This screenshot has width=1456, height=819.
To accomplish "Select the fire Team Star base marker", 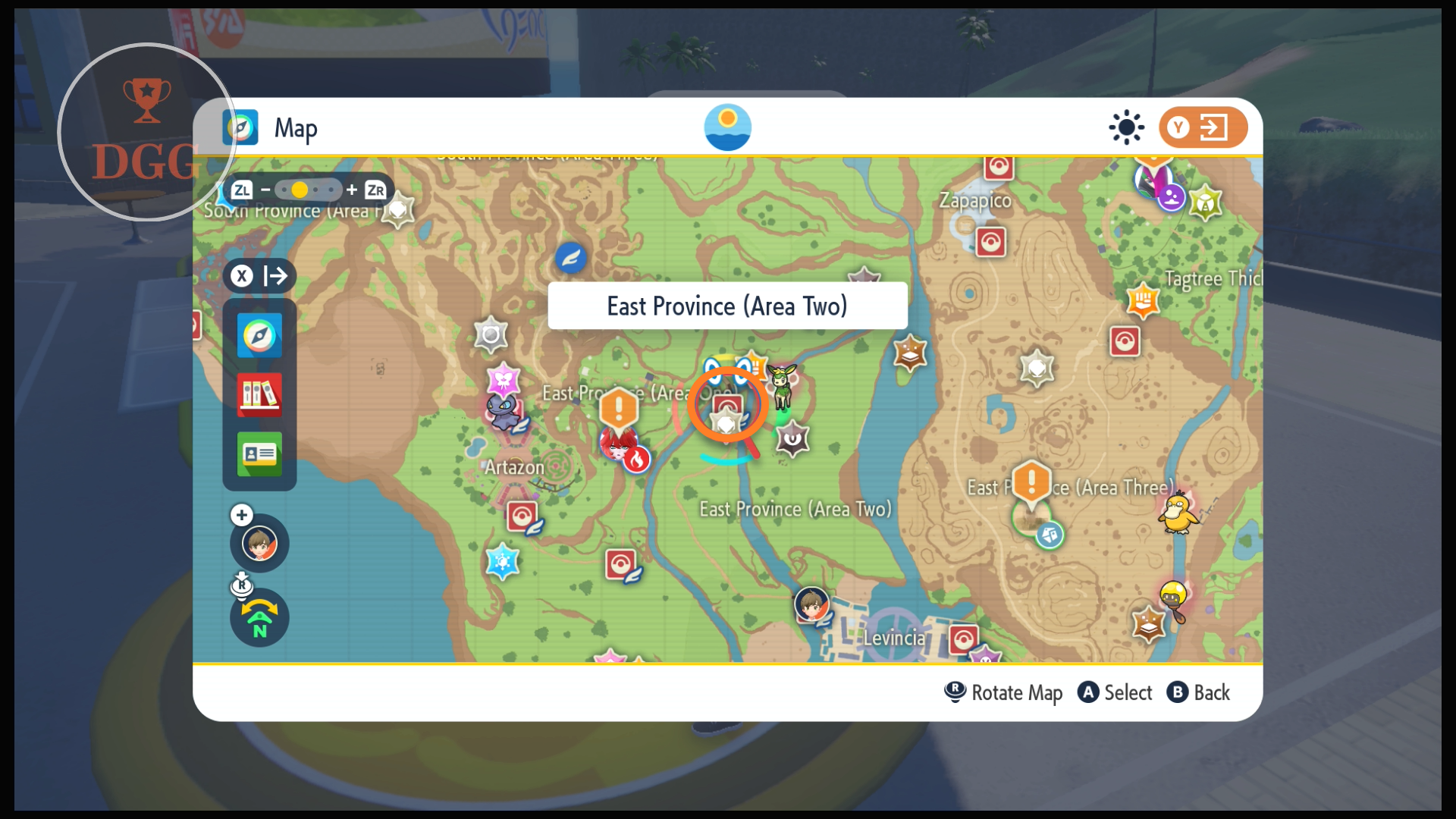I will [x=636, y=459].
